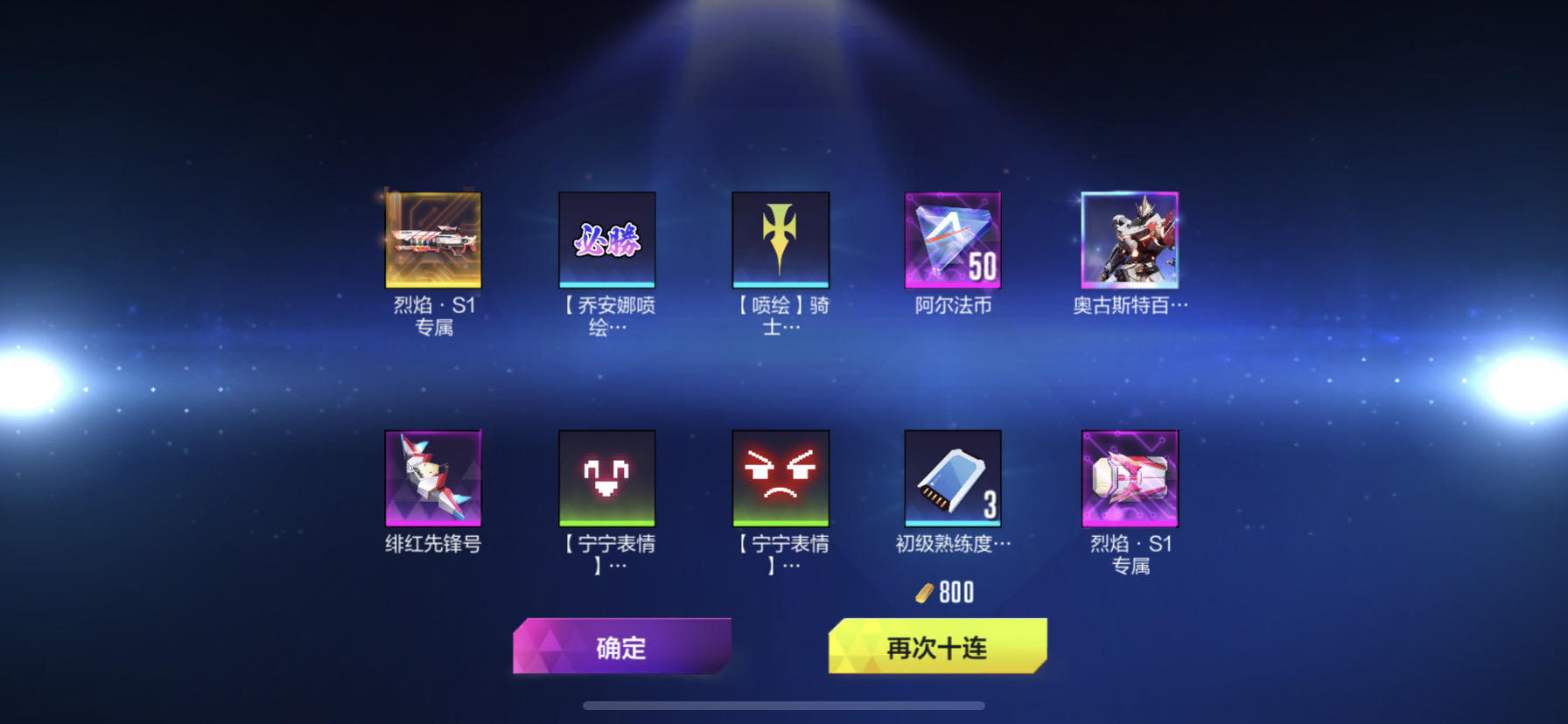
Task: Click the gold ingot currency icon beside 800
Action: point(923,594)
